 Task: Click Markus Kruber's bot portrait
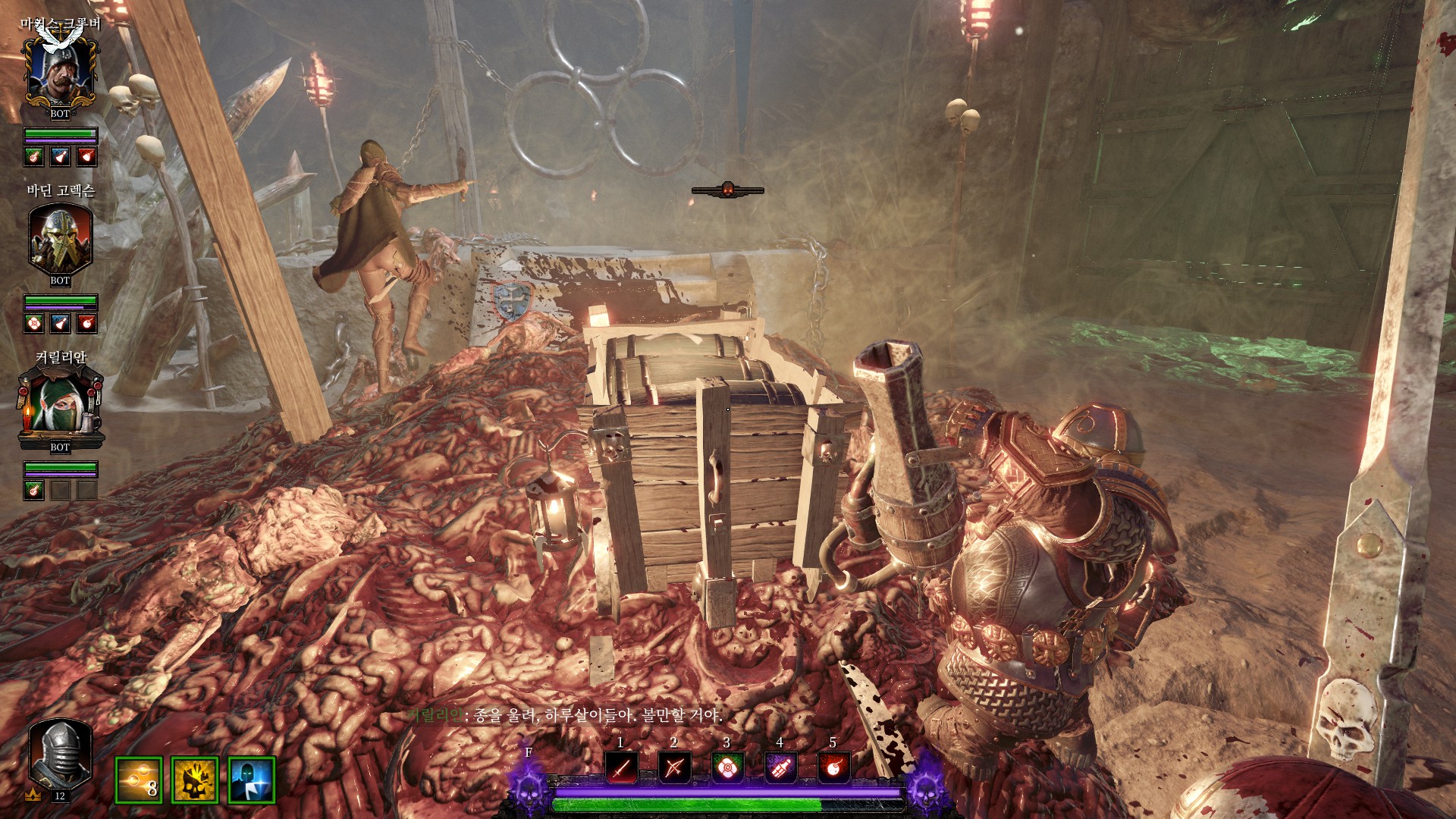tap(60, 72)
